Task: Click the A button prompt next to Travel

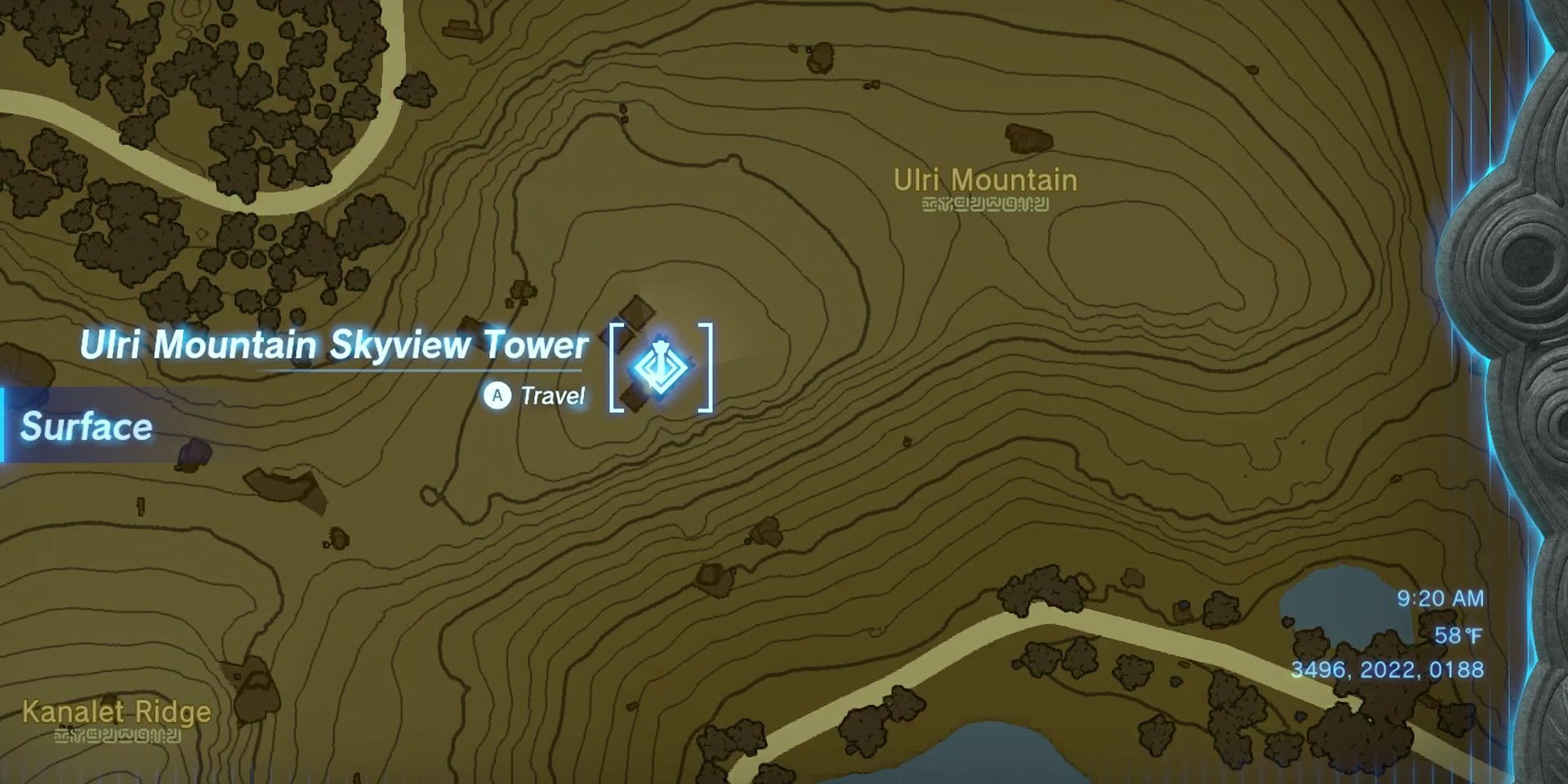Action: click(x=497, y=395)
